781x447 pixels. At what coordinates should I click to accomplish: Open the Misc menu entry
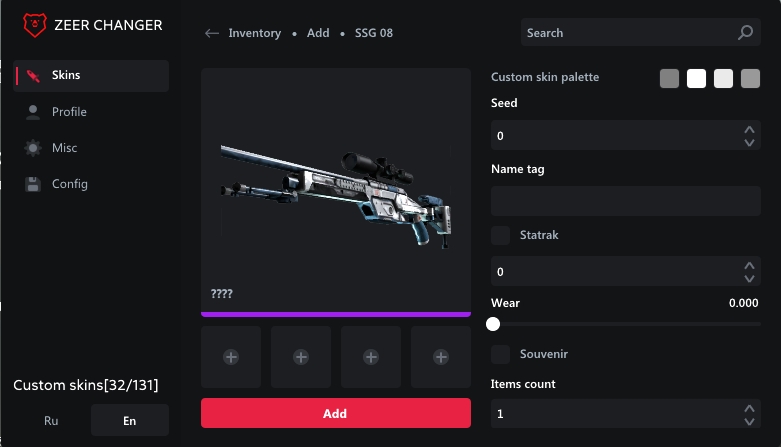[90, 148]
